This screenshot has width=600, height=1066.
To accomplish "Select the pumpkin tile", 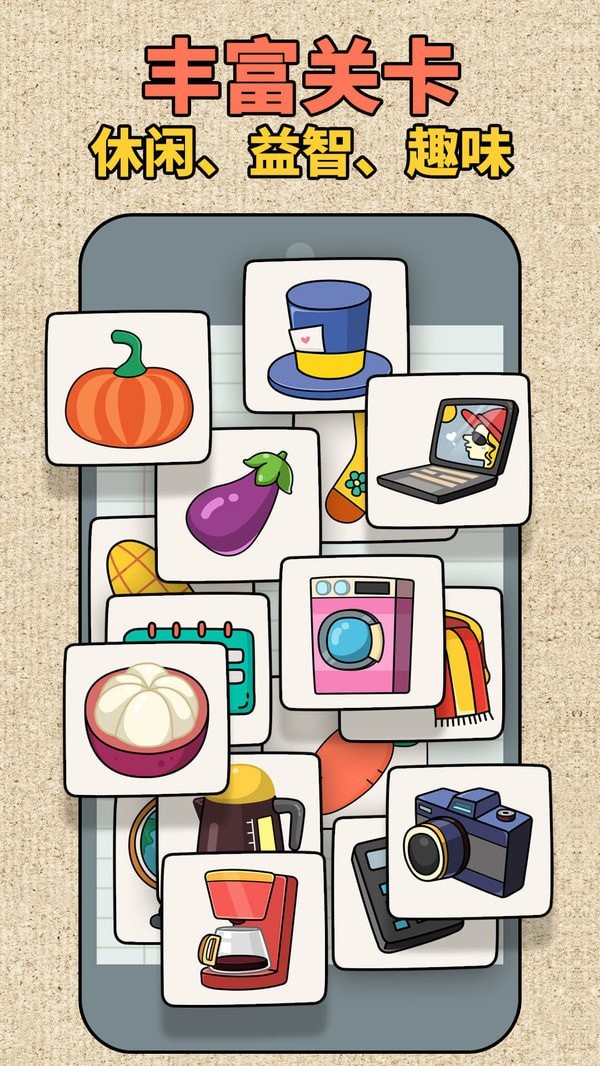I will [128, 388].
